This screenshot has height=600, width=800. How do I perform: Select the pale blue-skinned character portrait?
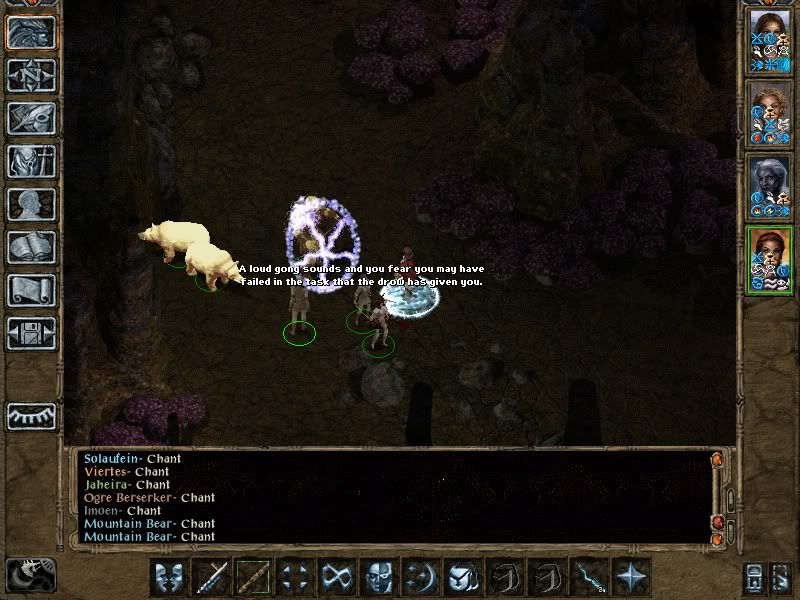[x=768, y=187]
